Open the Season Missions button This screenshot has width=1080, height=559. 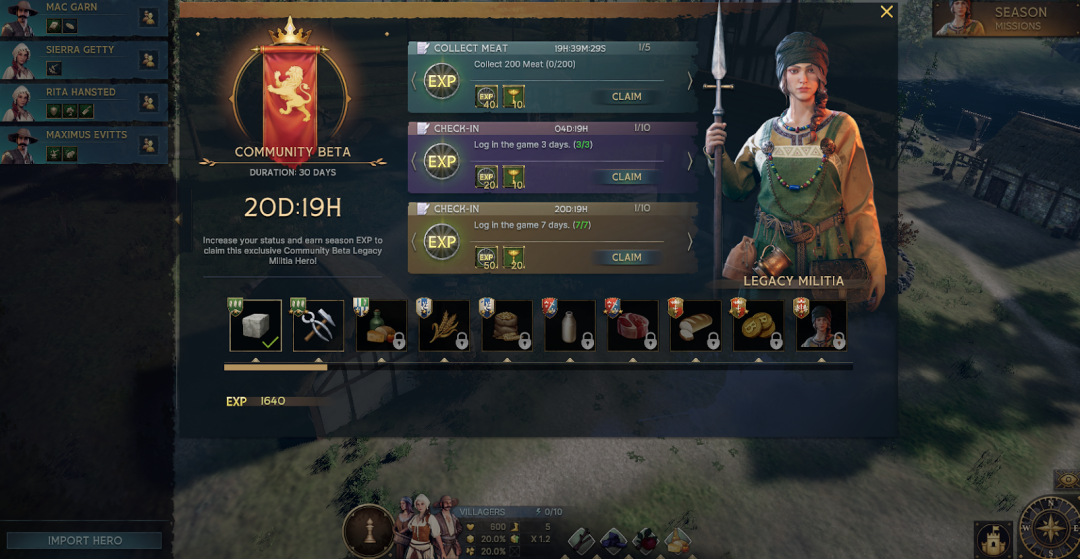[x=1004, y=18]
